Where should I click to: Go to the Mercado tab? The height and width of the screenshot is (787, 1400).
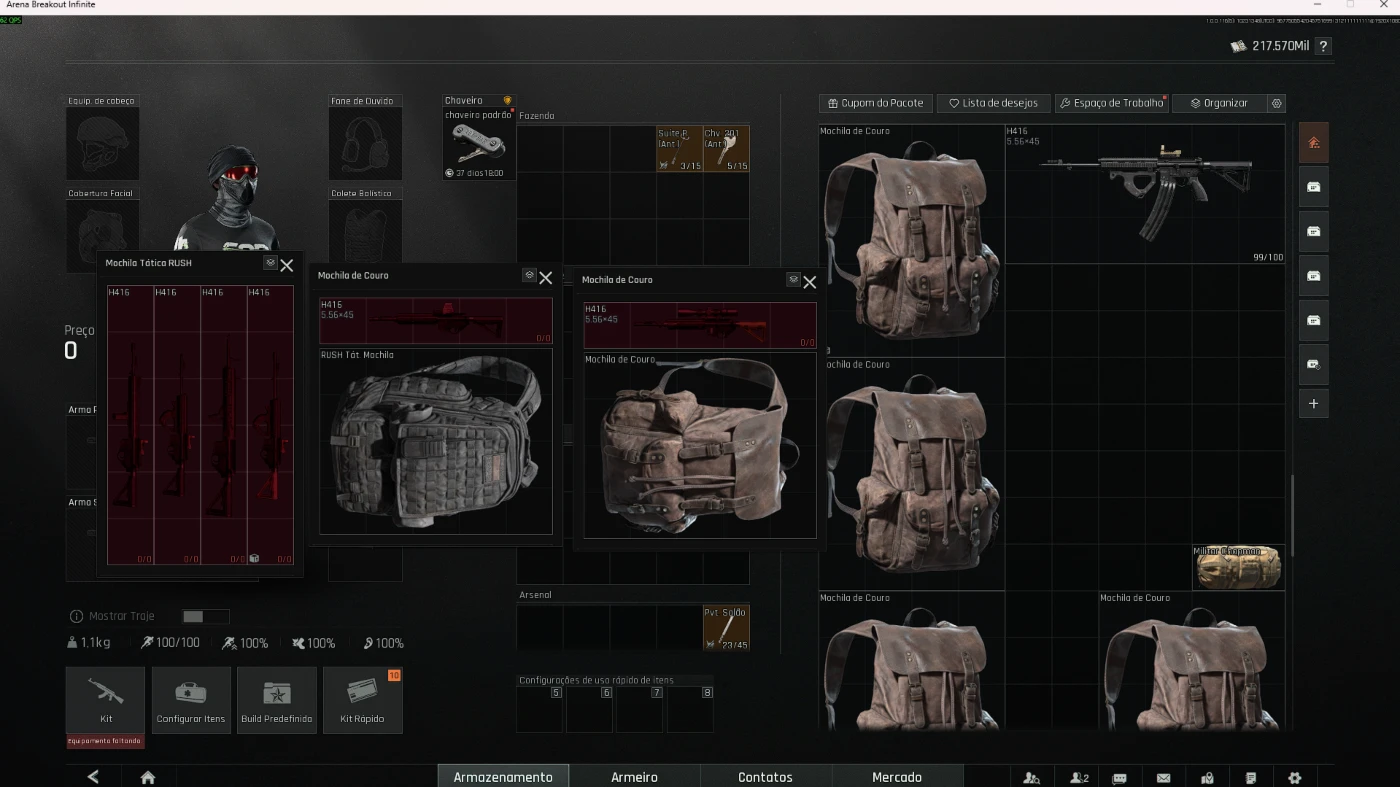coord(896,777)
